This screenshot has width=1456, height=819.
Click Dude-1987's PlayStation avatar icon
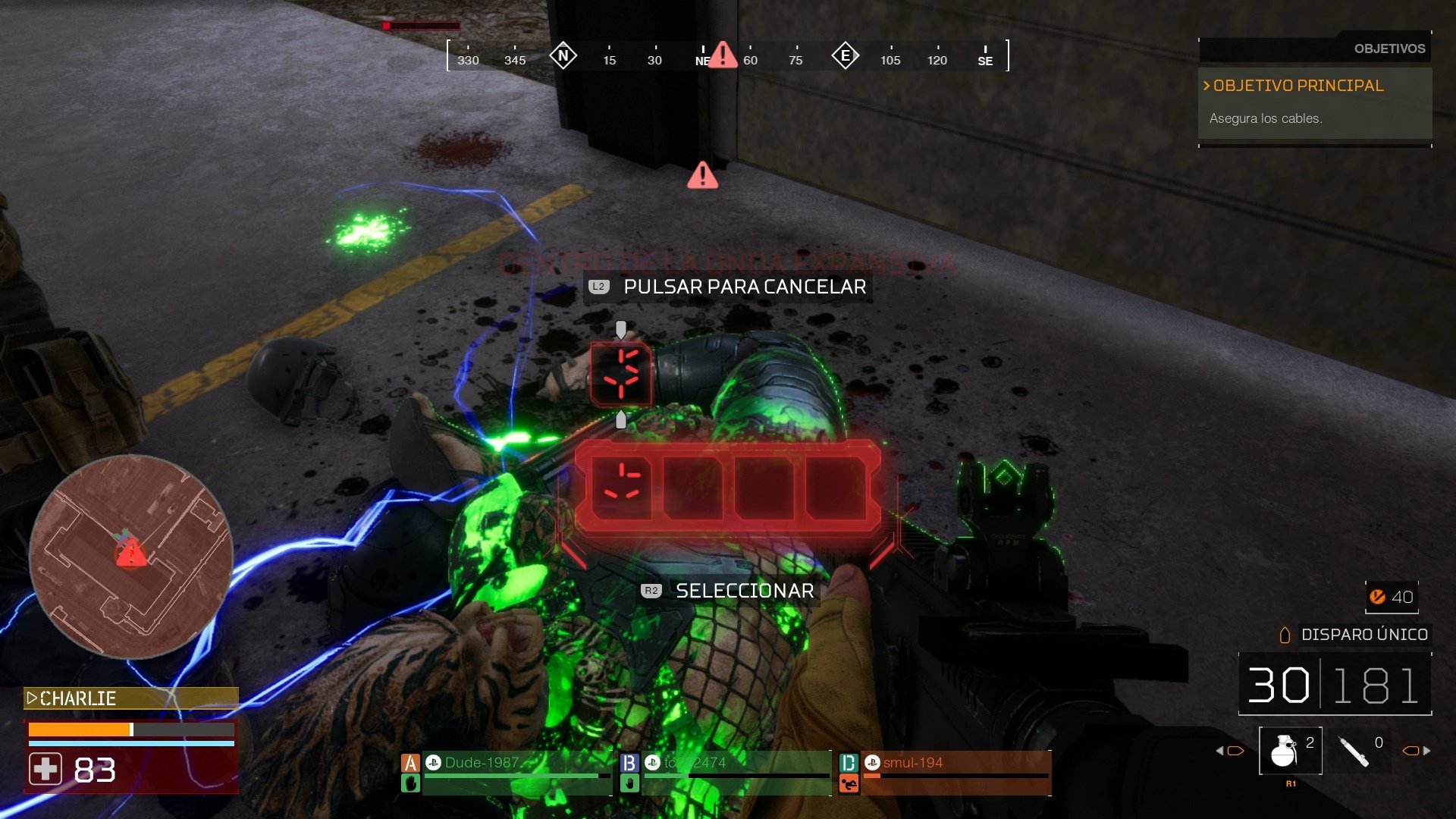(432, 763)
